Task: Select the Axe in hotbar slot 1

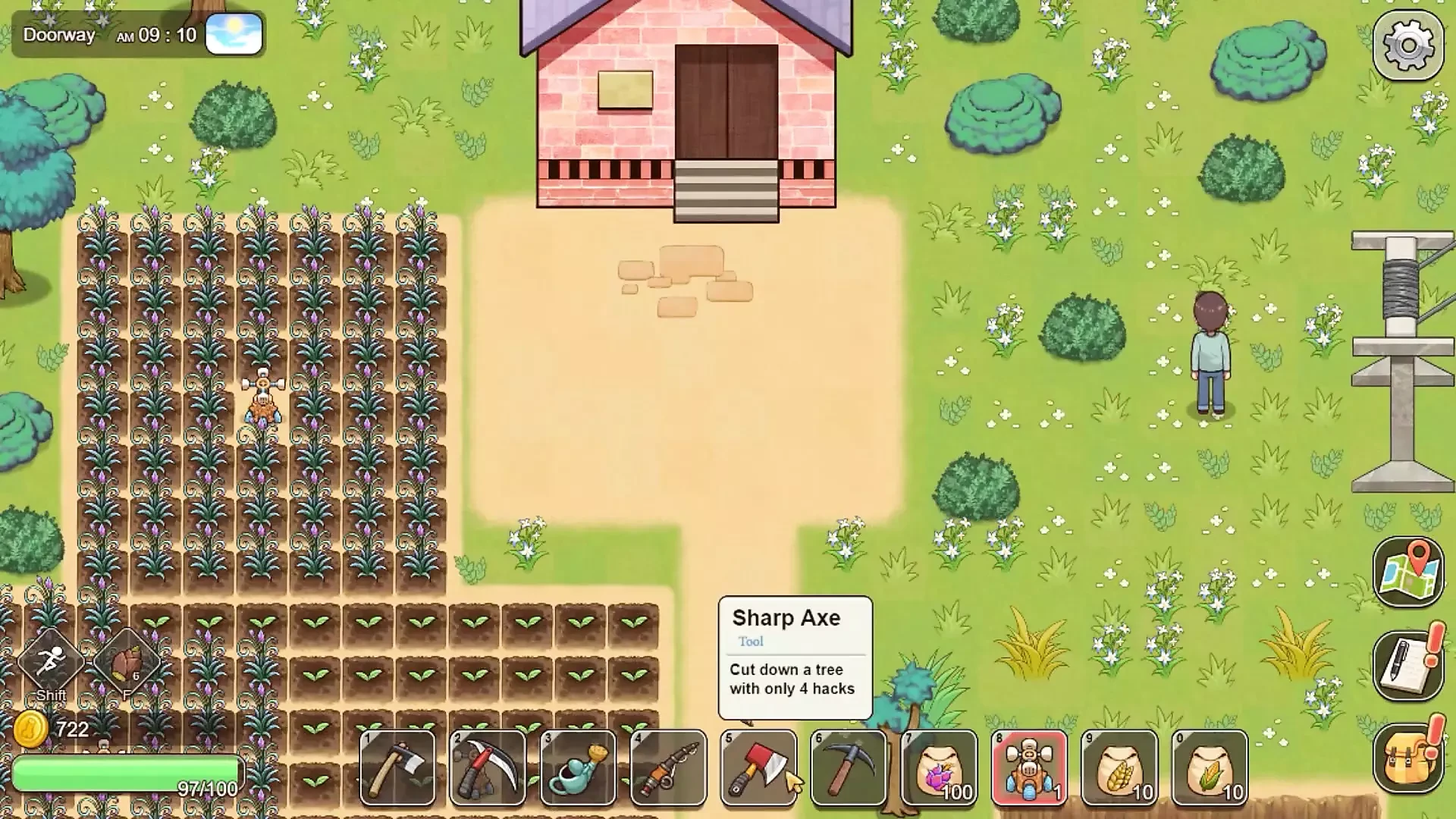Action: point(396,767)
